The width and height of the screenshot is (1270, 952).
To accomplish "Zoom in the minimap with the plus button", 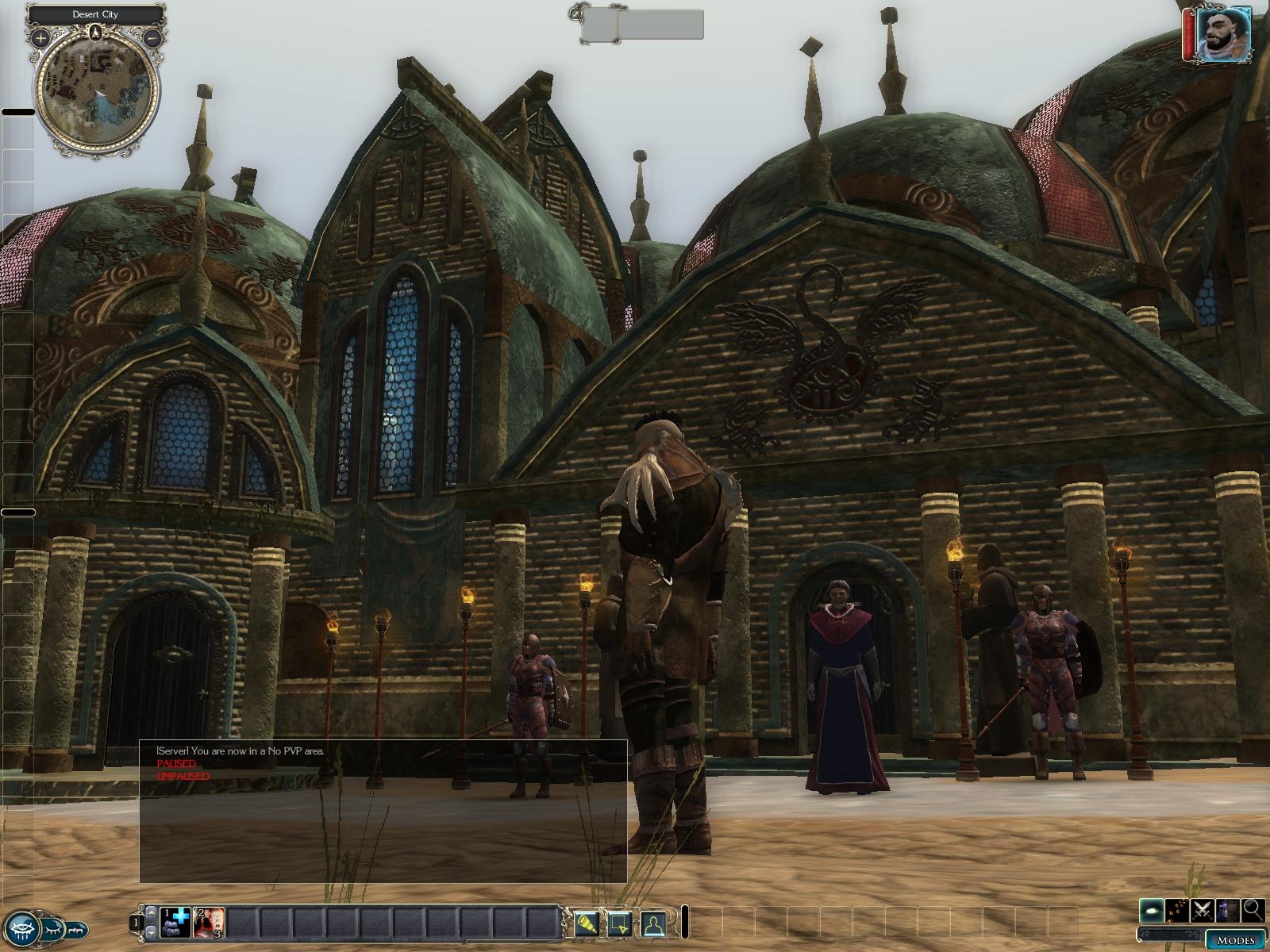I will 40,37.
